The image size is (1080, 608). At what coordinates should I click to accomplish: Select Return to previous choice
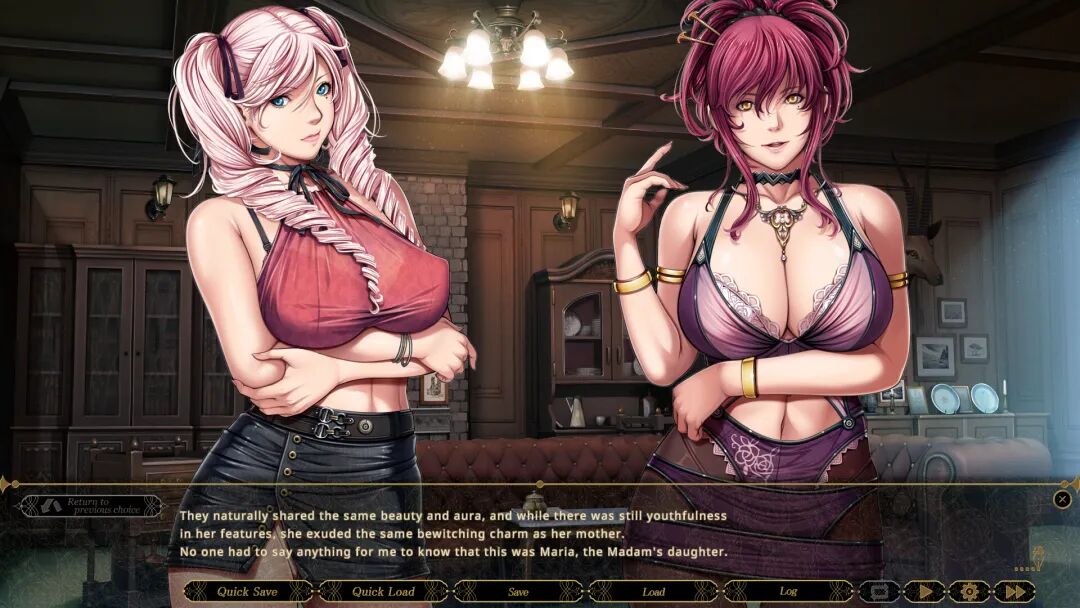click(x=91, y=506)
